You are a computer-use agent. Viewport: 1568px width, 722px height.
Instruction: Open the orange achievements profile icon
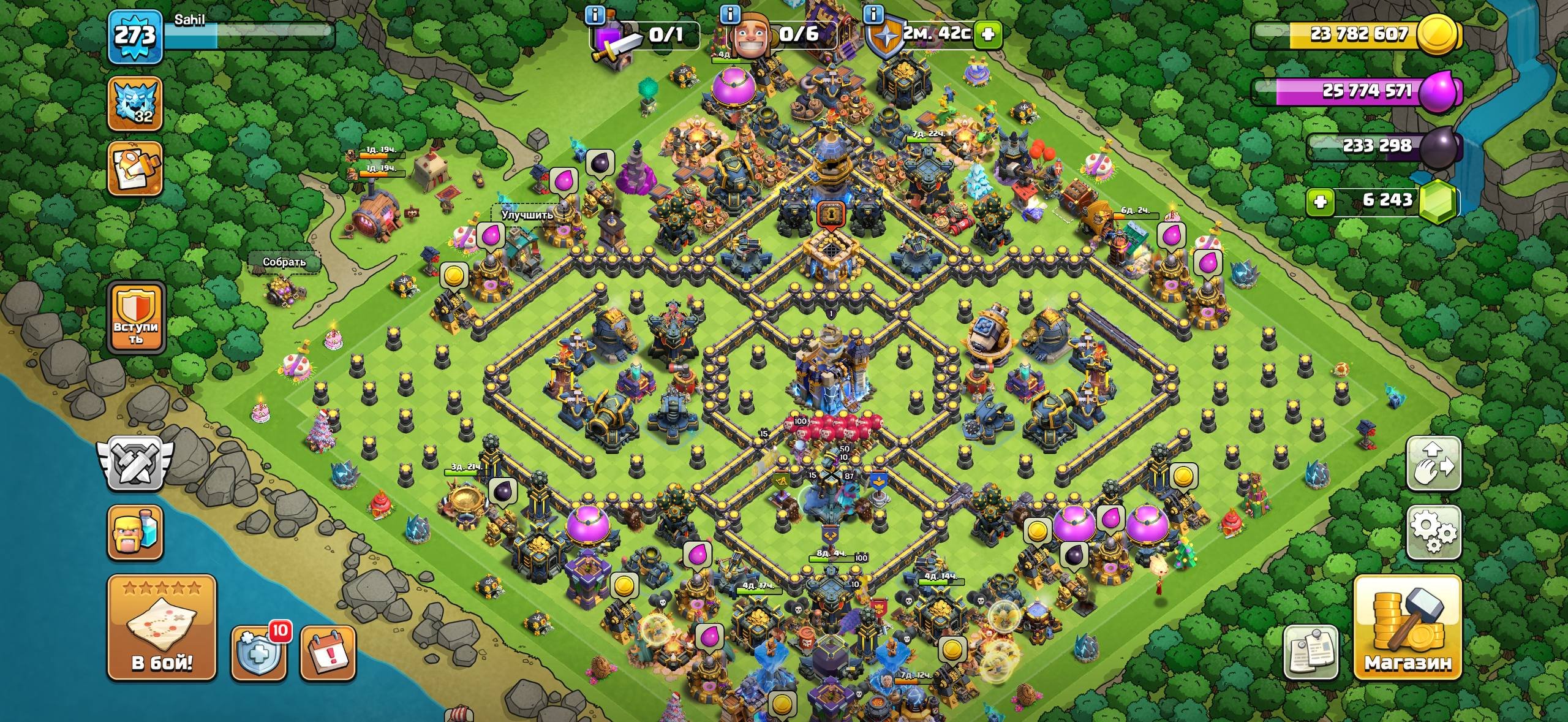click(135, 169)
